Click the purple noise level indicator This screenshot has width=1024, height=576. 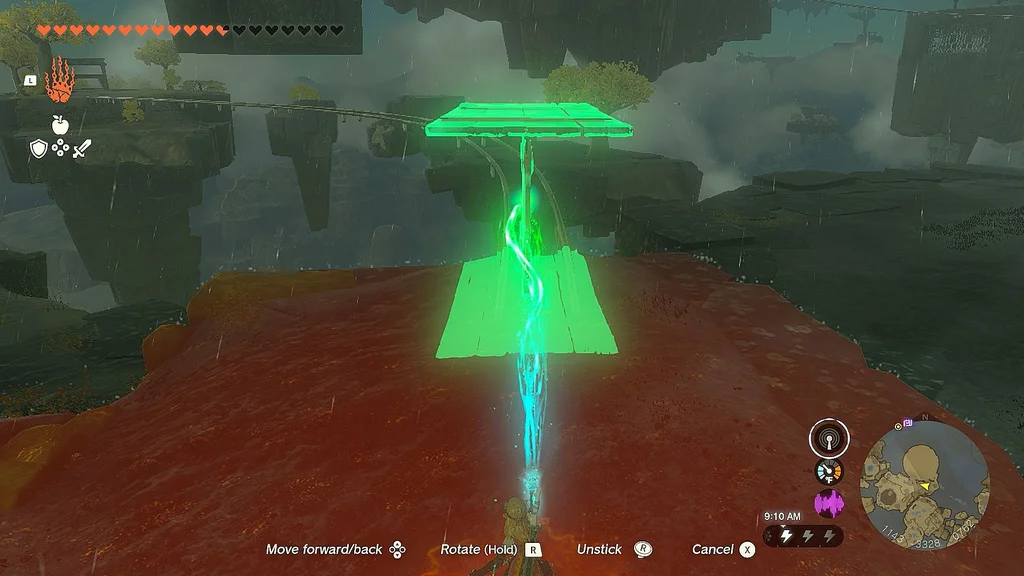click(x=829, y=503)
